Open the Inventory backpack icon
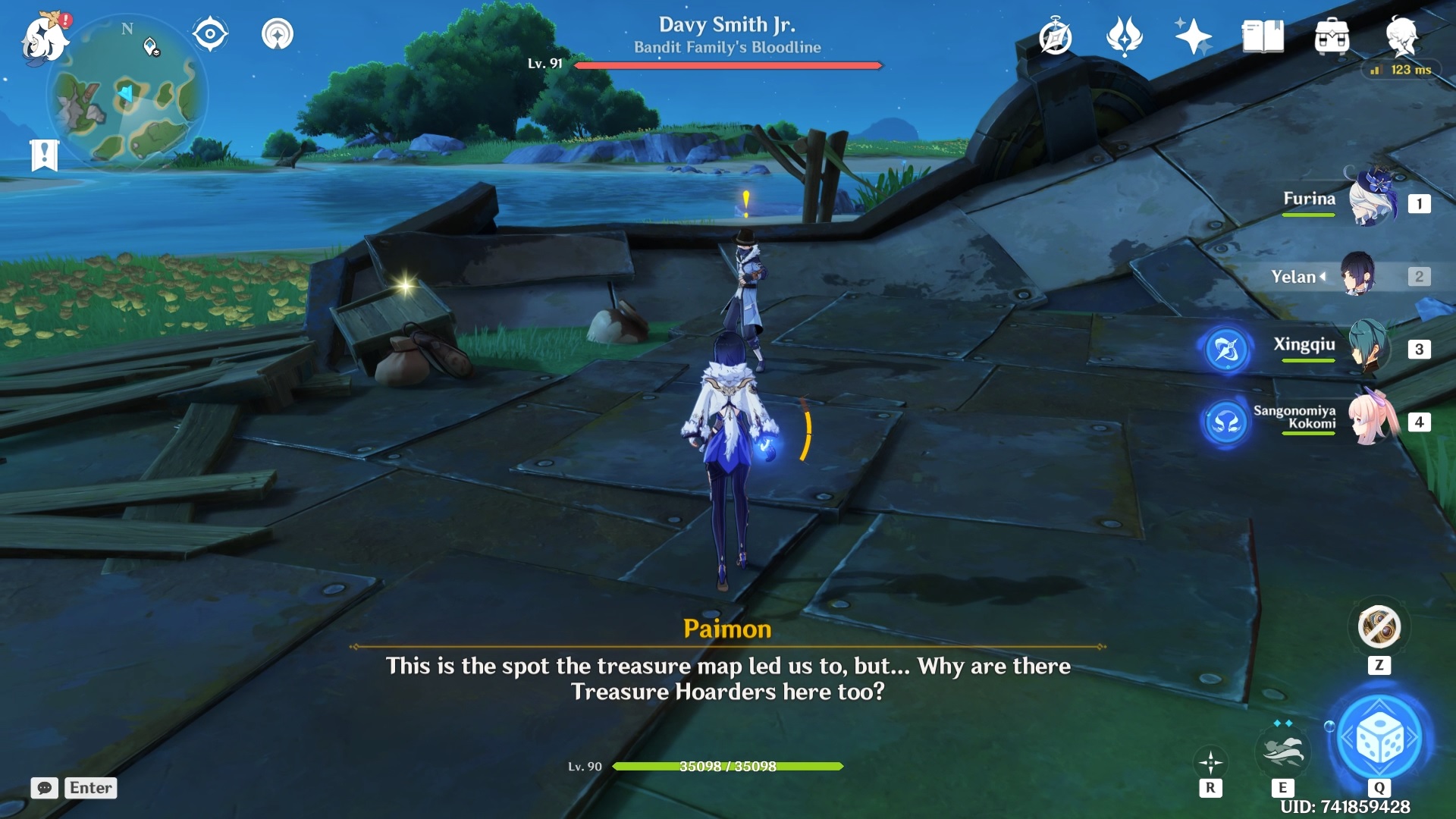This screenshot has height=819, width=1456. pyautogui.click(x=1332, y=34)
